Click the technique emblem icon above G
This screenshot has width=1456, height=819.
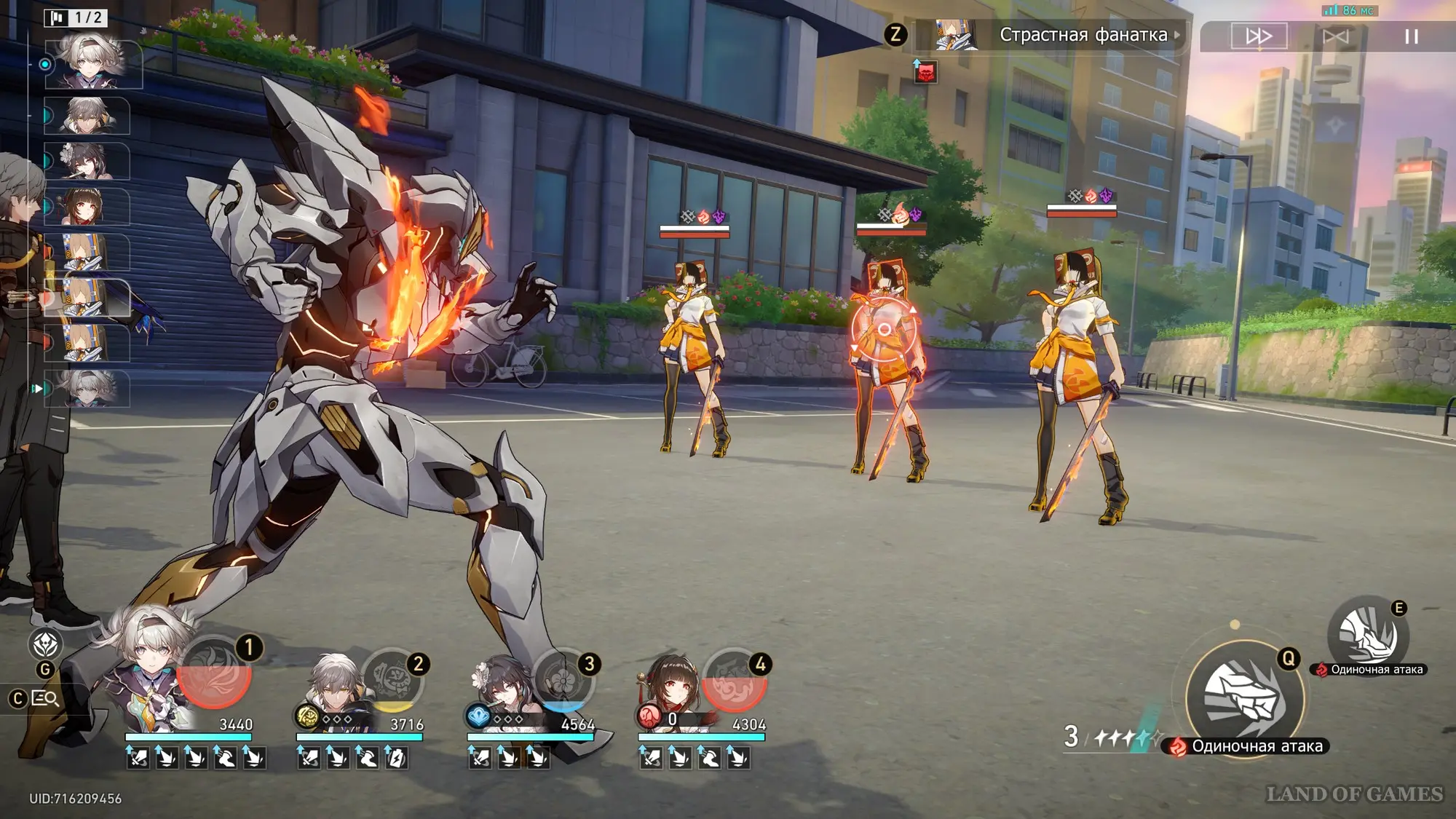tap(45, 644)
